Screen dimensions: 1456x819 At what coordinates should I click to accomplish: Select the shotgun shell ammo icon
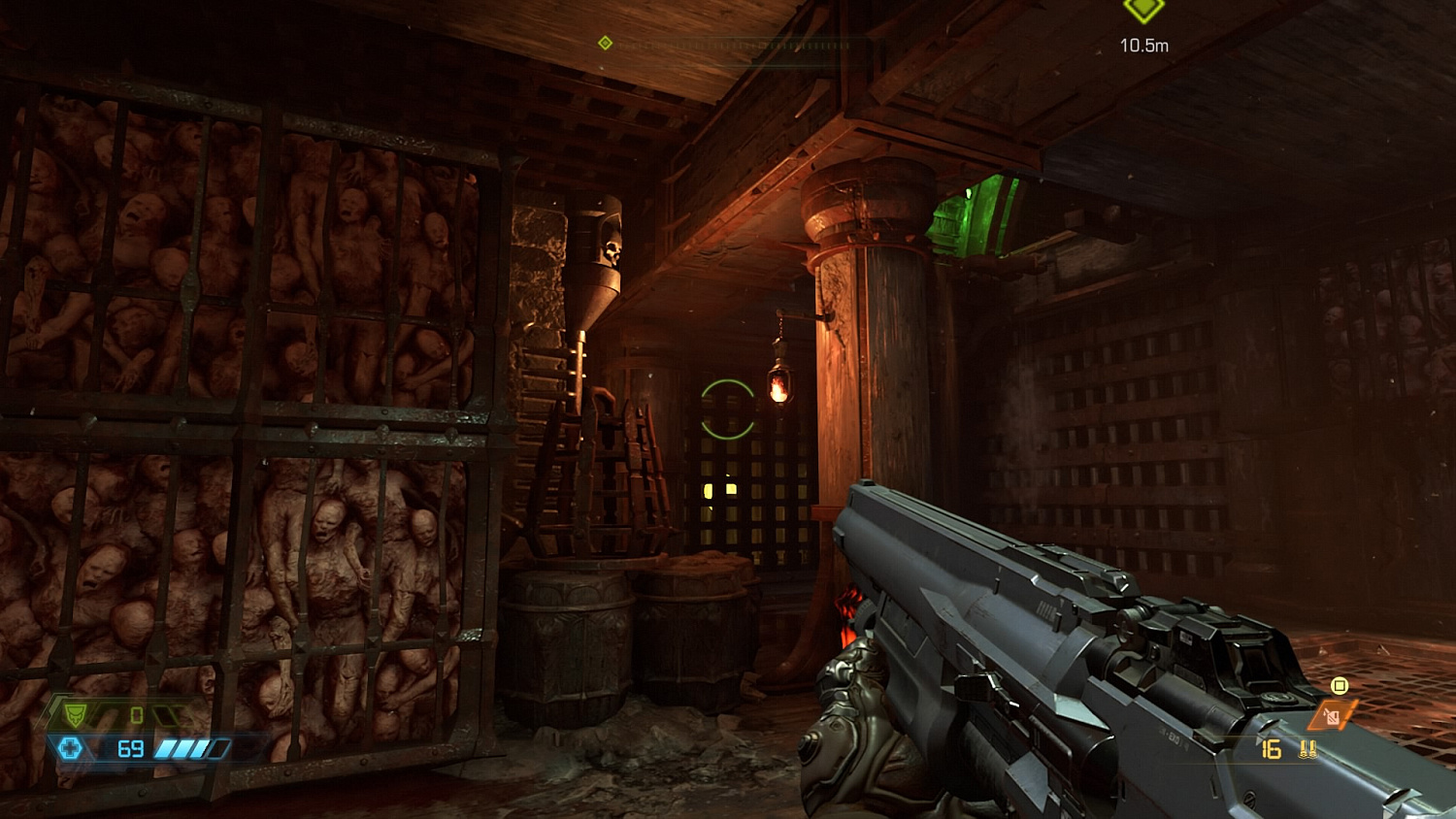[1308, 749]
